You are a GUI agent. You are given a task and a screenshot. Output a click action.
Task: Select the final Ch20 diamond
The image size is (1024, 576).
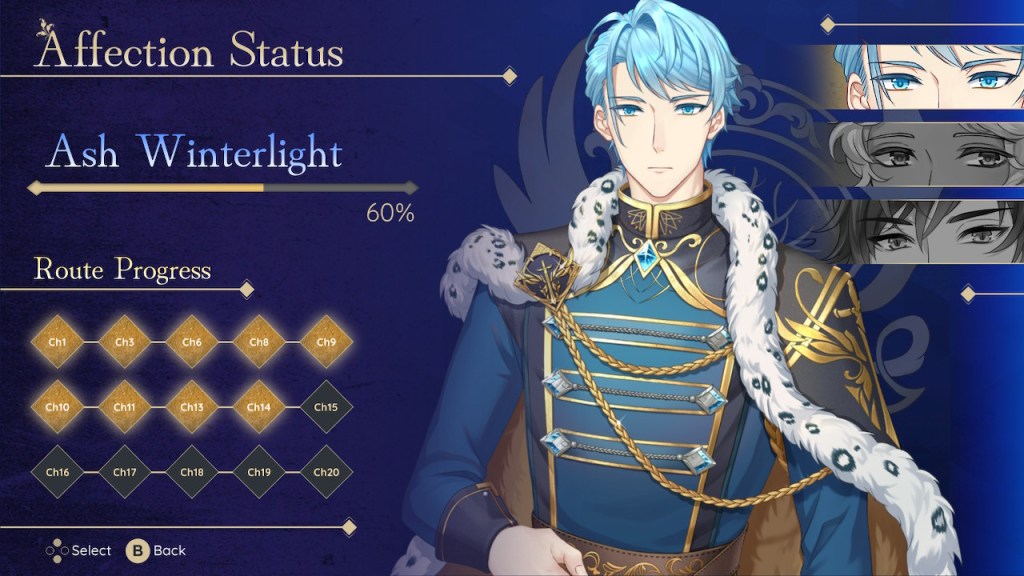tap(326, 472)
